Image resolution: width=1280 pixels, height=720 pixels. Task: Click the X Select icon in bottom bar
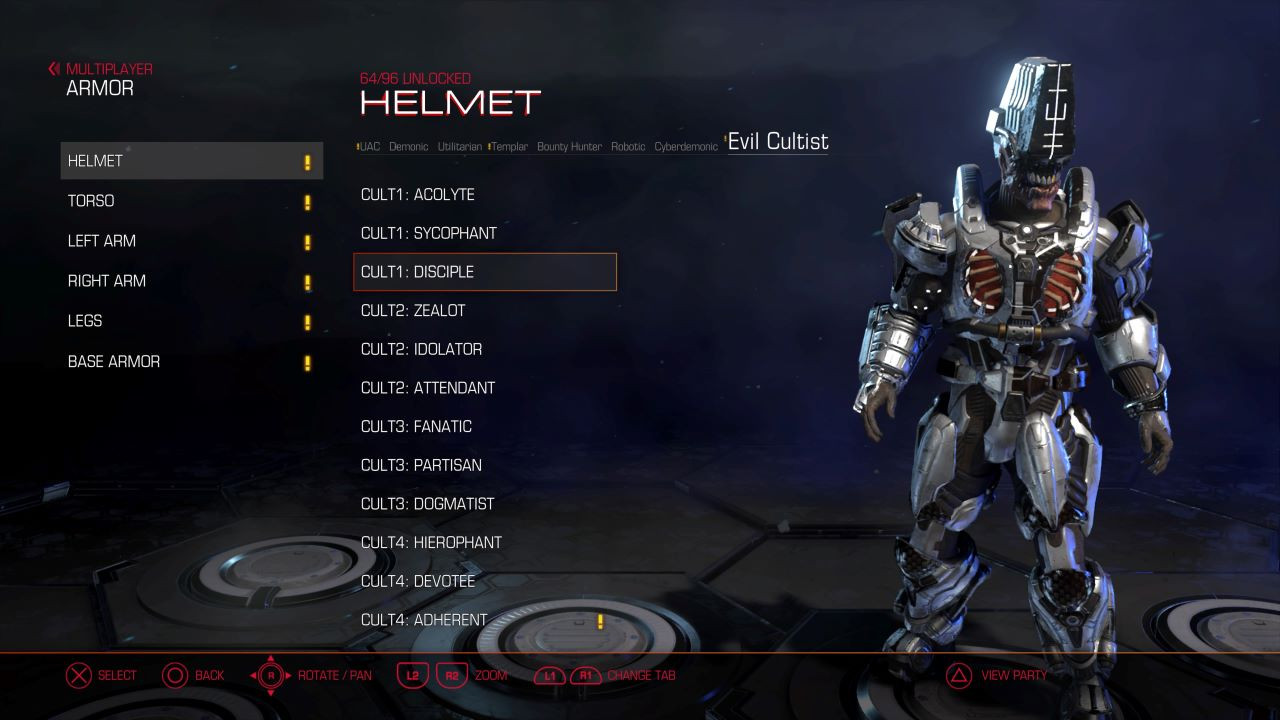coord(78,675)
